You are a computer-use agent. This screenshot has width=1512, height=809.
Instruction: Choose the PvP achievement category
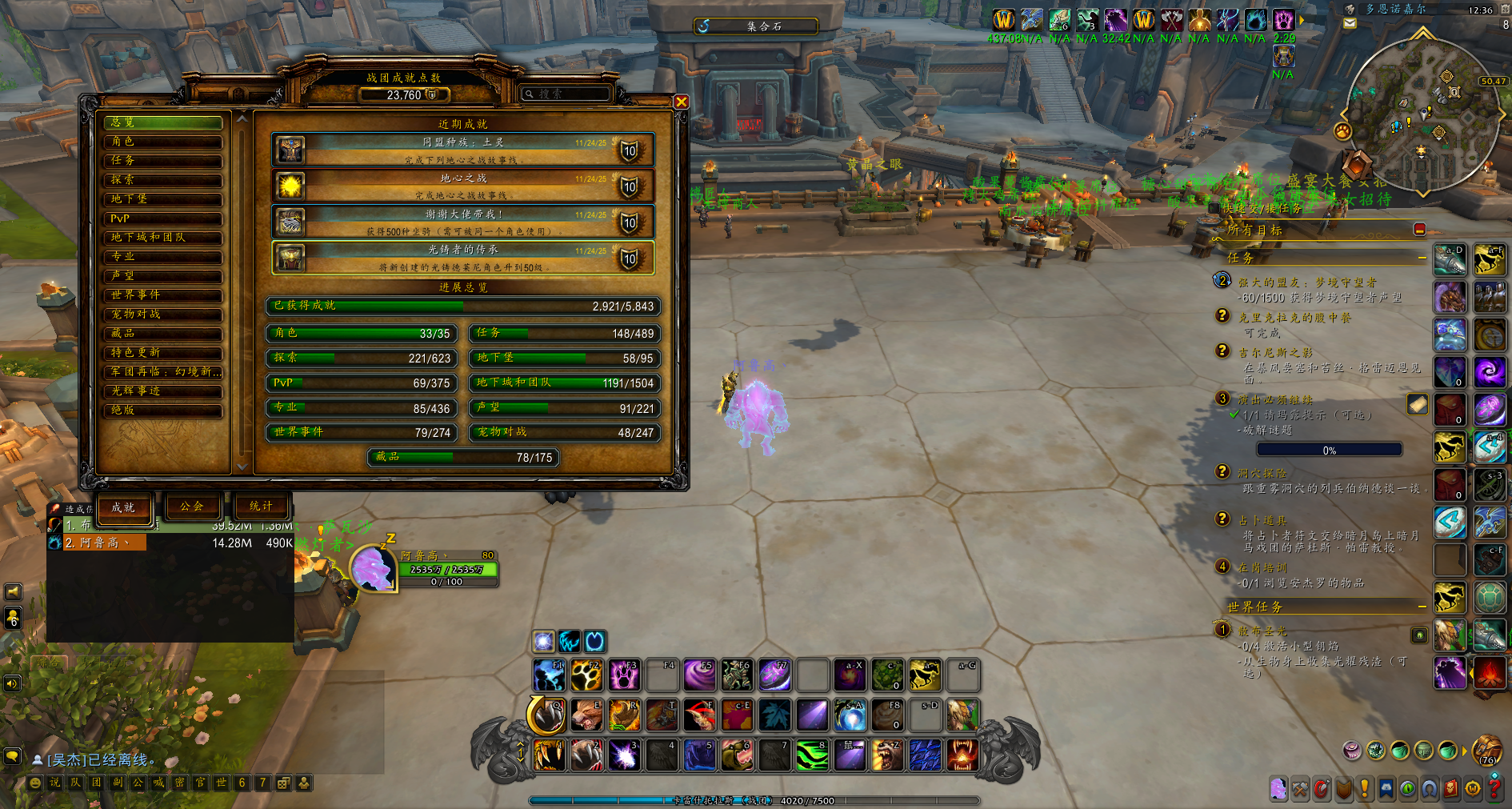162,218
